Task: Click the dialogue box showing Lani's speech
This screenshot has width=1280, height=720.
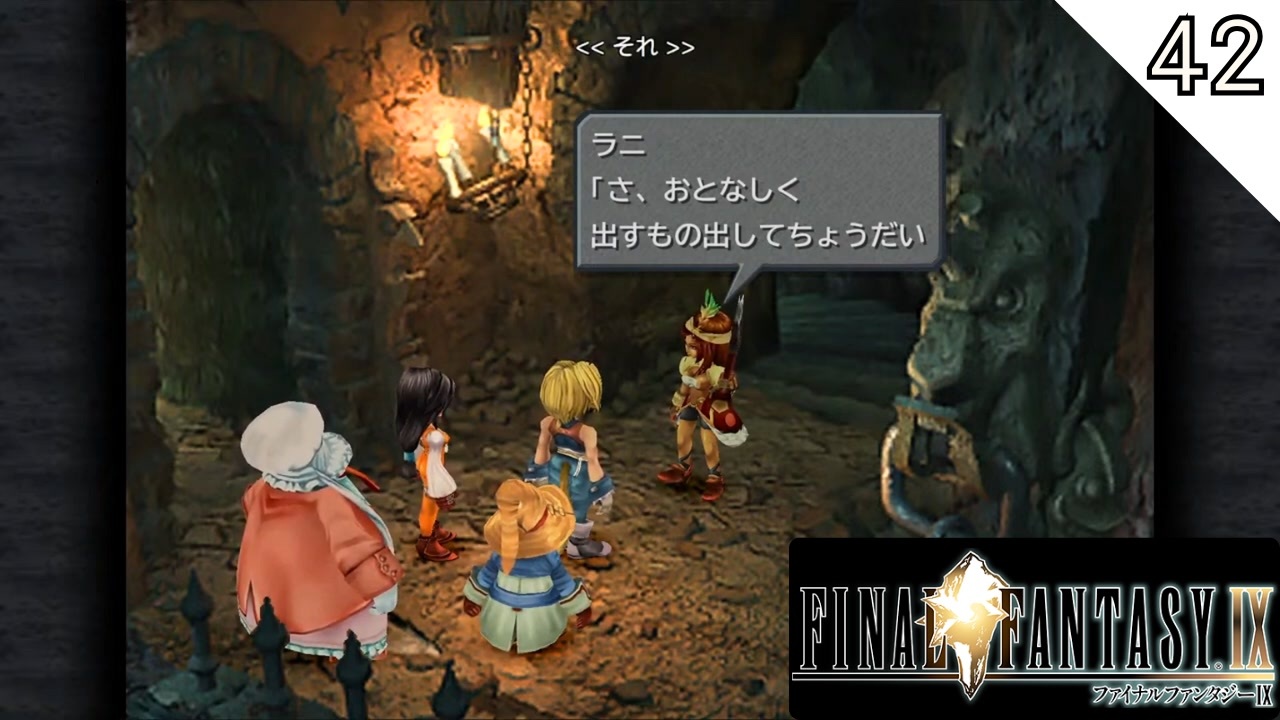Action: point(760,190)
